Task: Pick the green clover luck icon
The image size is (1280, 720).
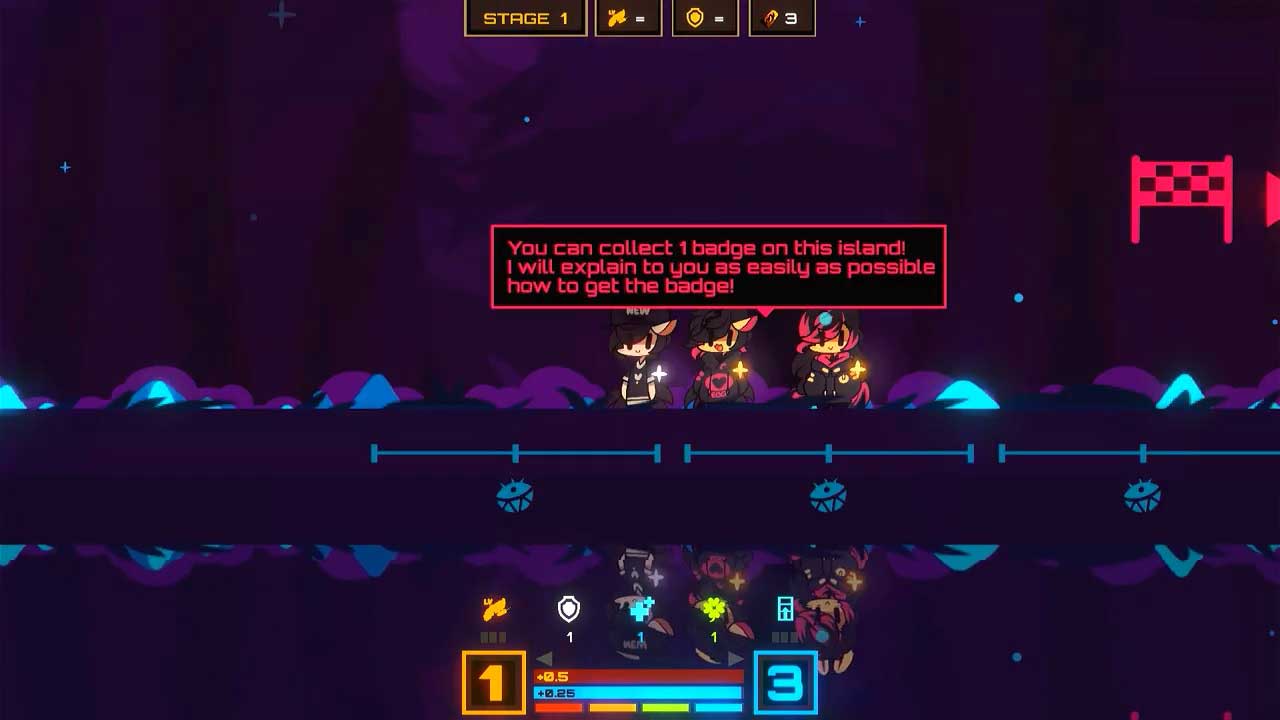Action: tap(713, 608)
